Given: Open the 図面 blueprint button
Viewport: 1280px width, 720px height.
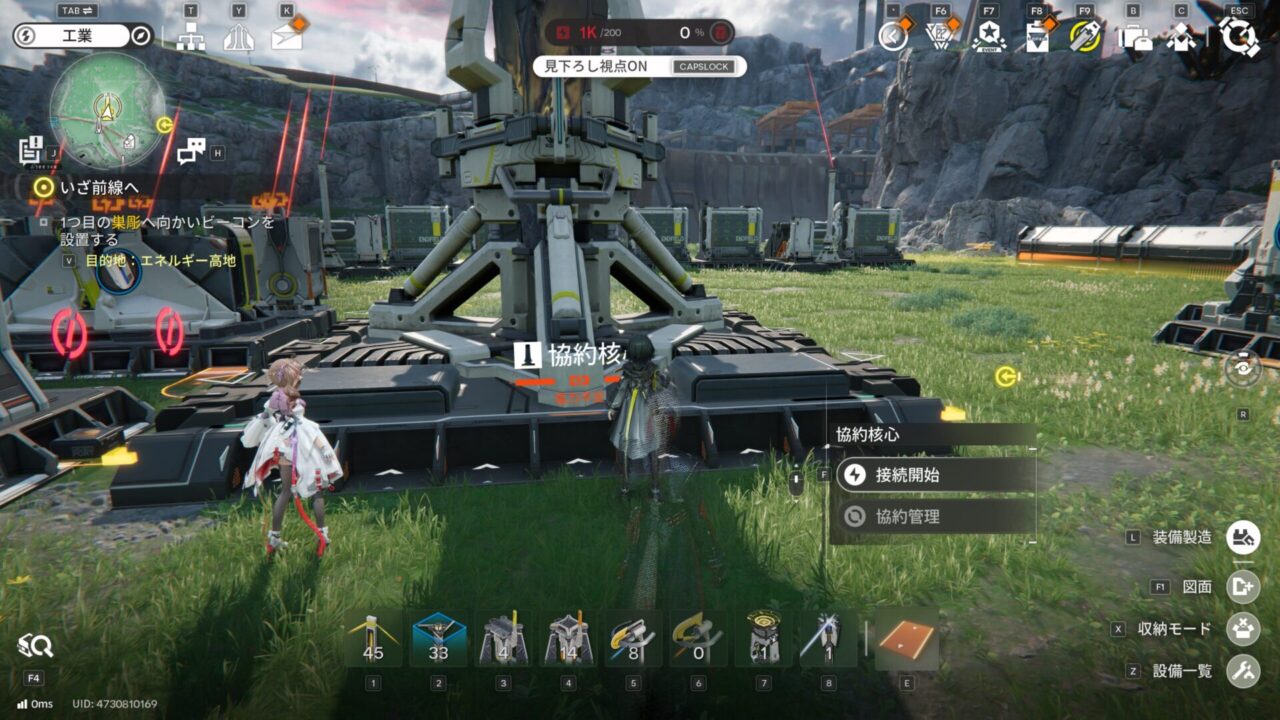Looking at the screenshot, I should (1243, 587).
